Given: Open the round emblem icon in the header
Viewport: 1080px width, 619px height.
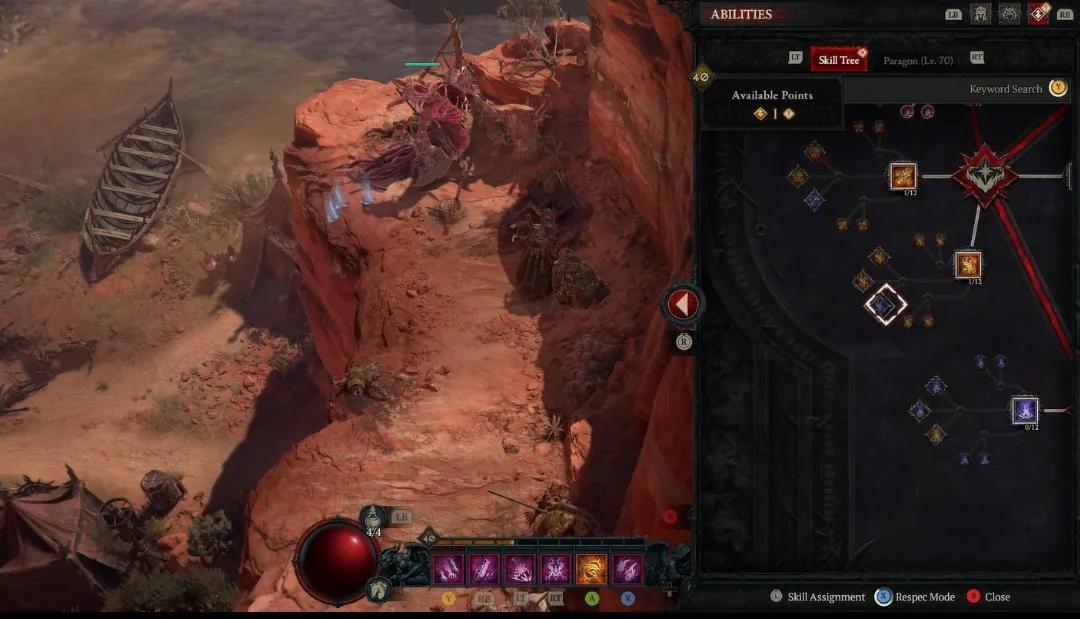Looking at the screenshot, I should 1009,14.
